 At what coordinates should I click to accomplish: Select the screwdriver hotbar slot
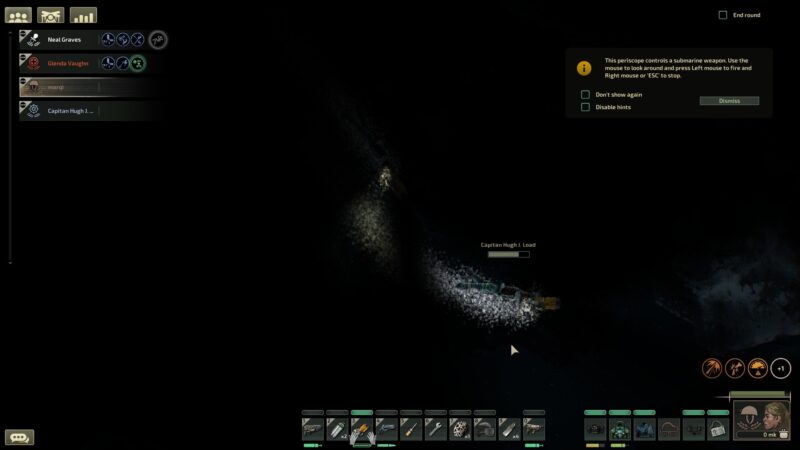pyautogui.click(x=410, y=429)
